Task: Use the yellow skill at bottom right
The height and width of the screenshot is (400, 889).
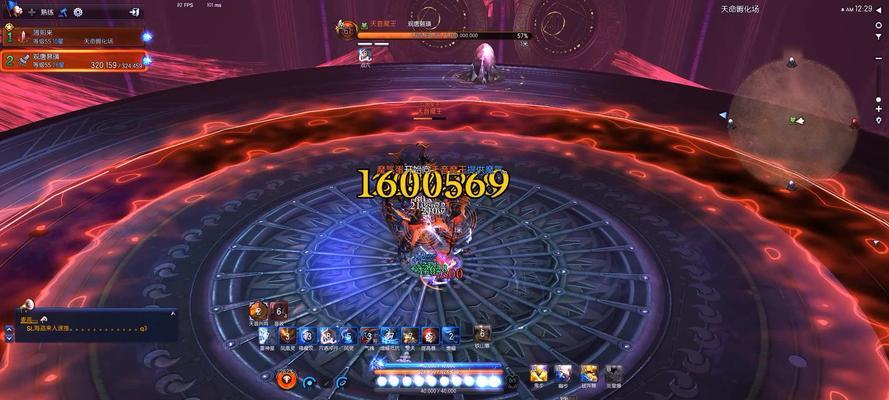Action: coord(540,374)
